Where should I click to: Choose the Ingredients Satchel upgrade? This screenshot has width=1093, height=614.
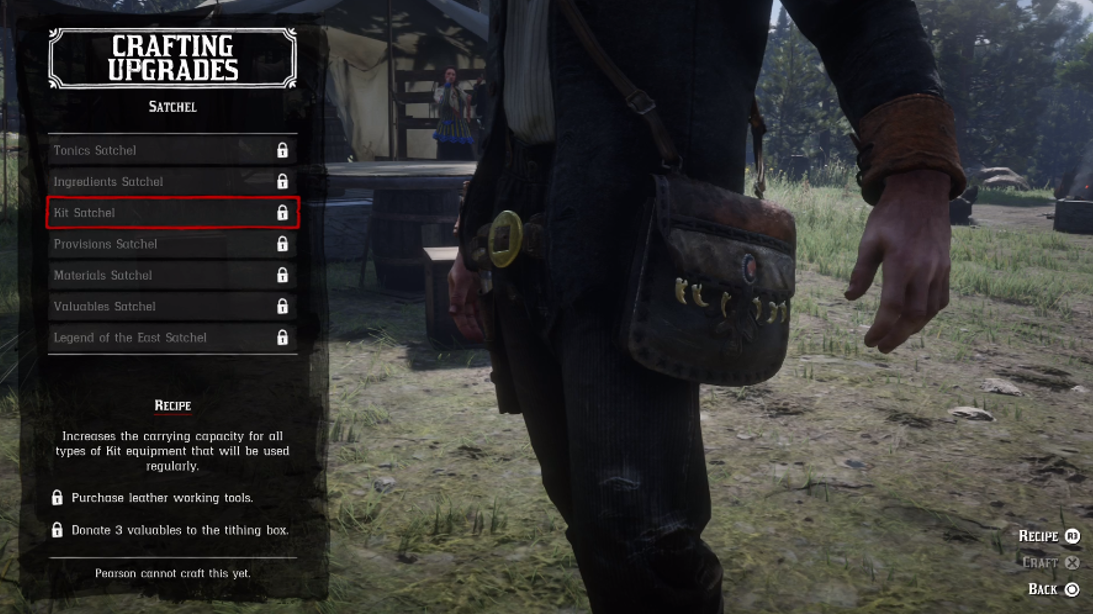[172, 181]
